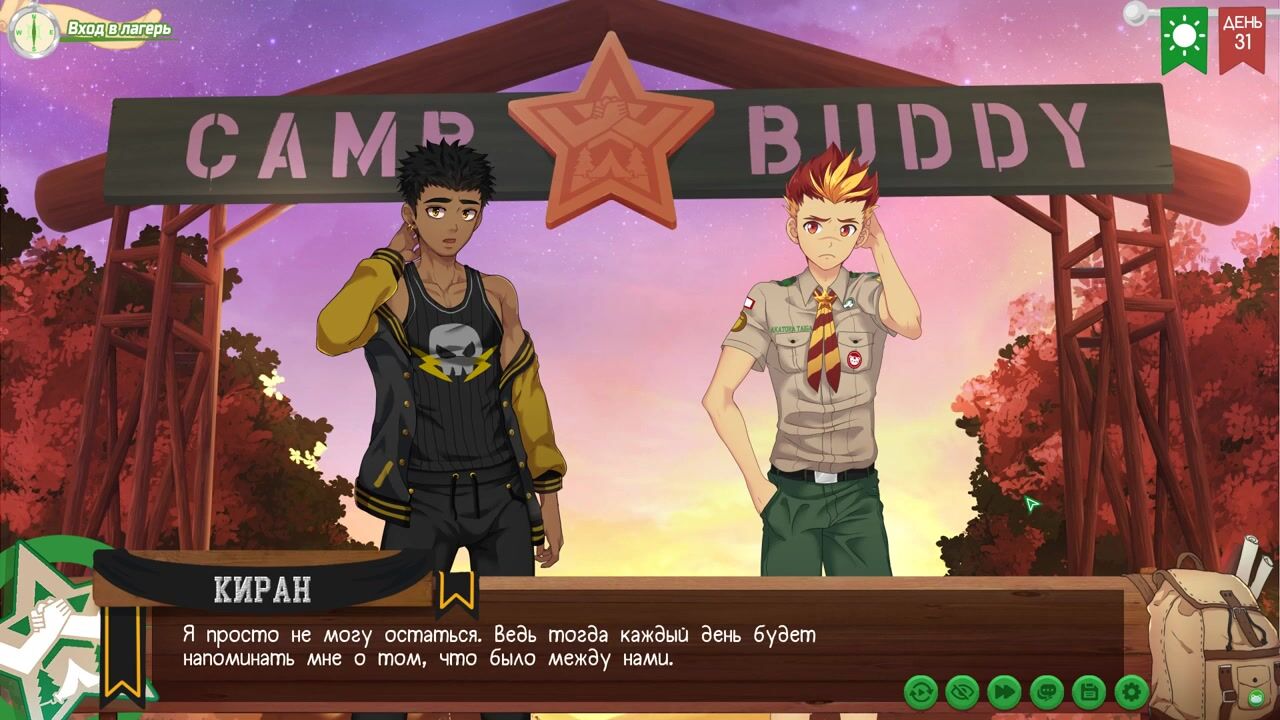Viewport: 1280px width, 720px height.
Task: Activate the fast-forward skip button
Action: coord(1005,691)
